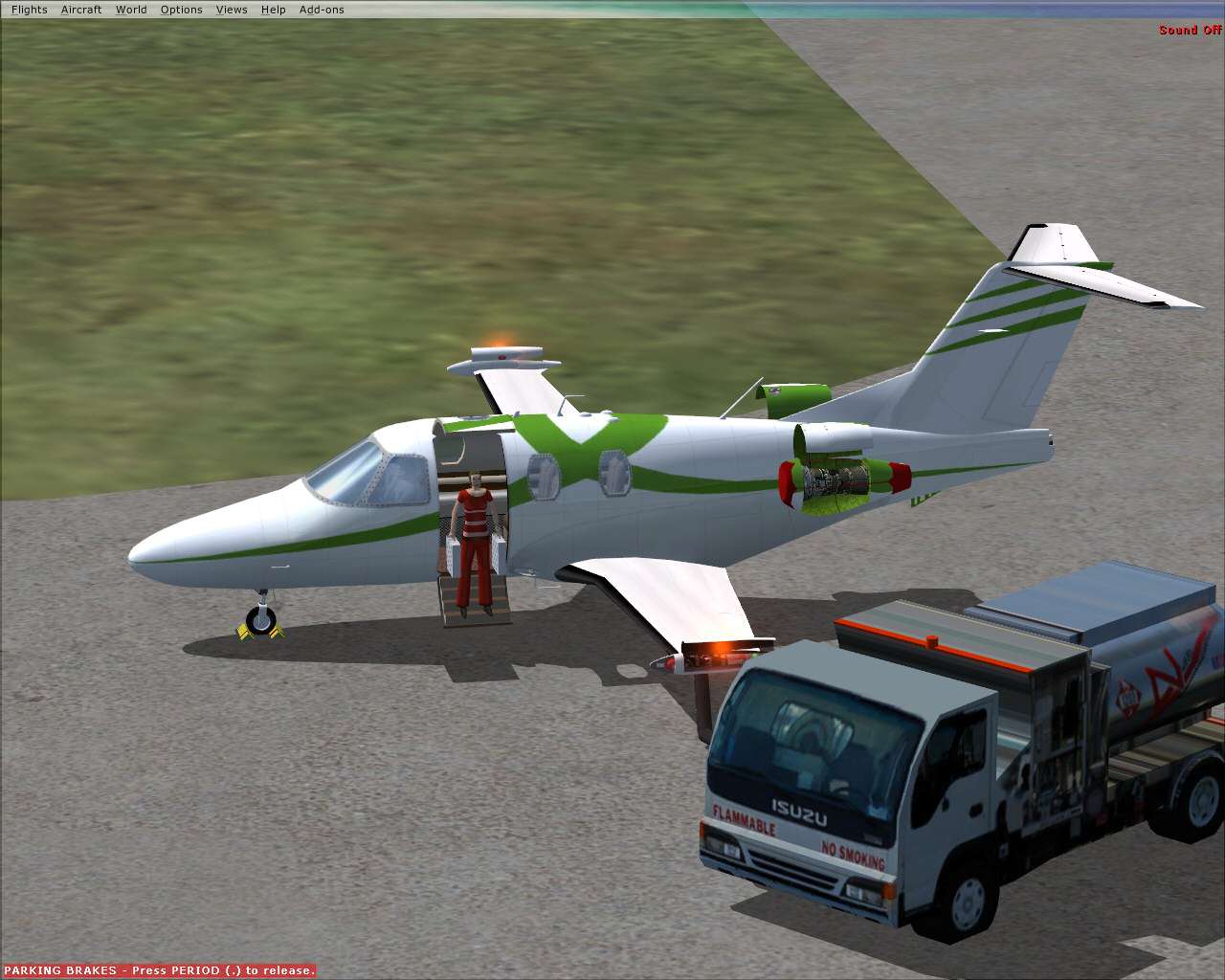Open the Aircraft menu
The height and width of the screenshot is (980, 1225).
tap(81, 9)
